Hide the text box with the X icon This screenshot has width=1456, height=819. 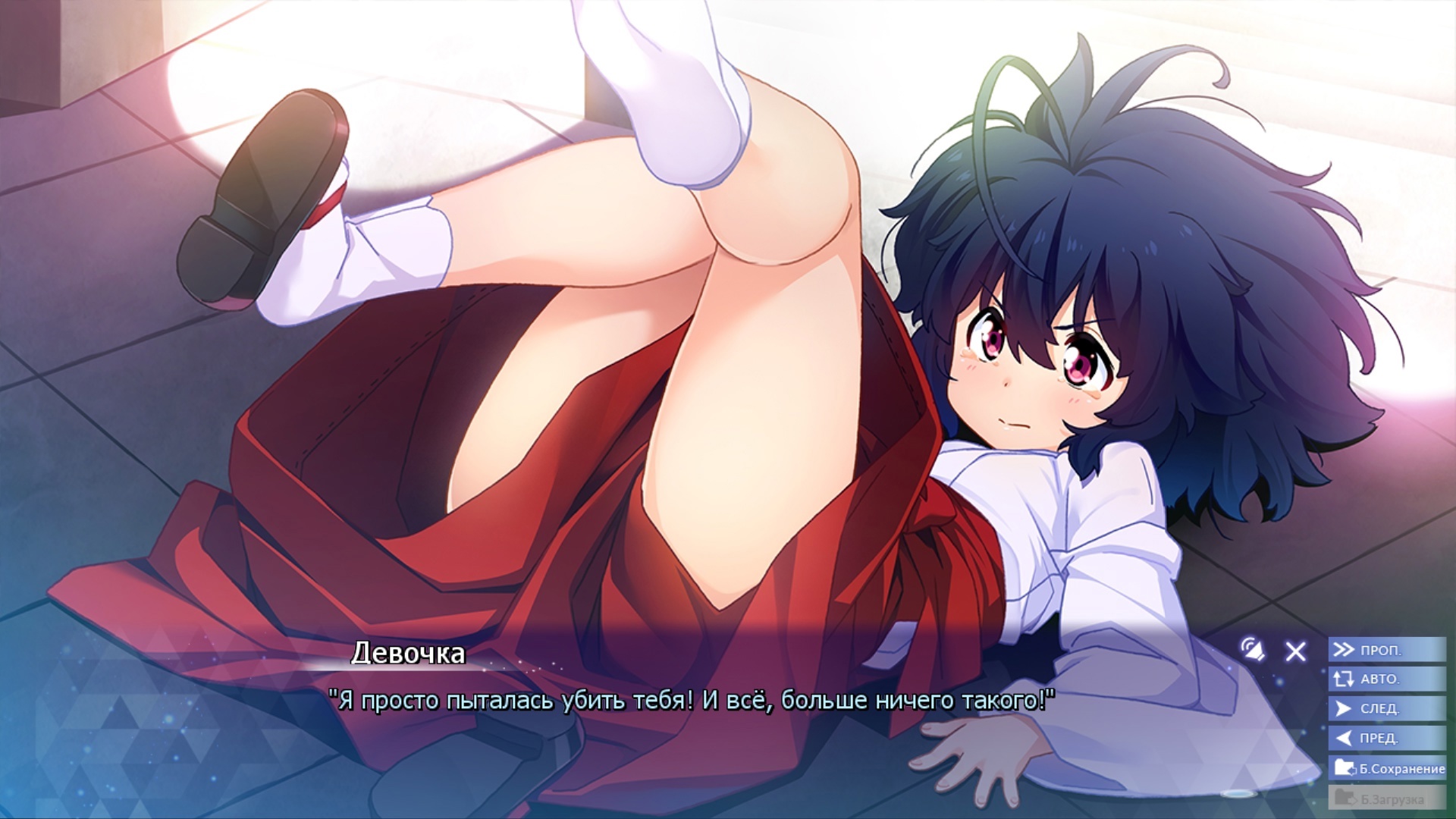1295,651
